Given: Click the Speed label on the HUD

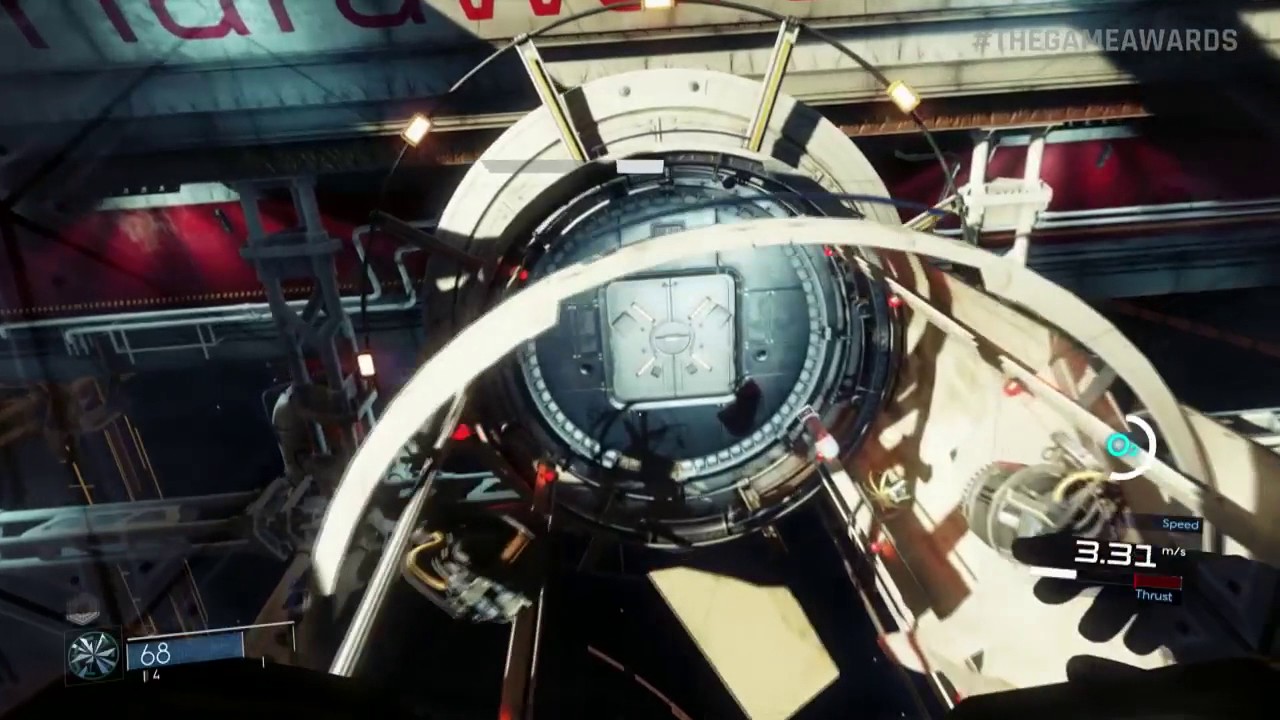Looking at the screenshot, I should coord(1180,524).
